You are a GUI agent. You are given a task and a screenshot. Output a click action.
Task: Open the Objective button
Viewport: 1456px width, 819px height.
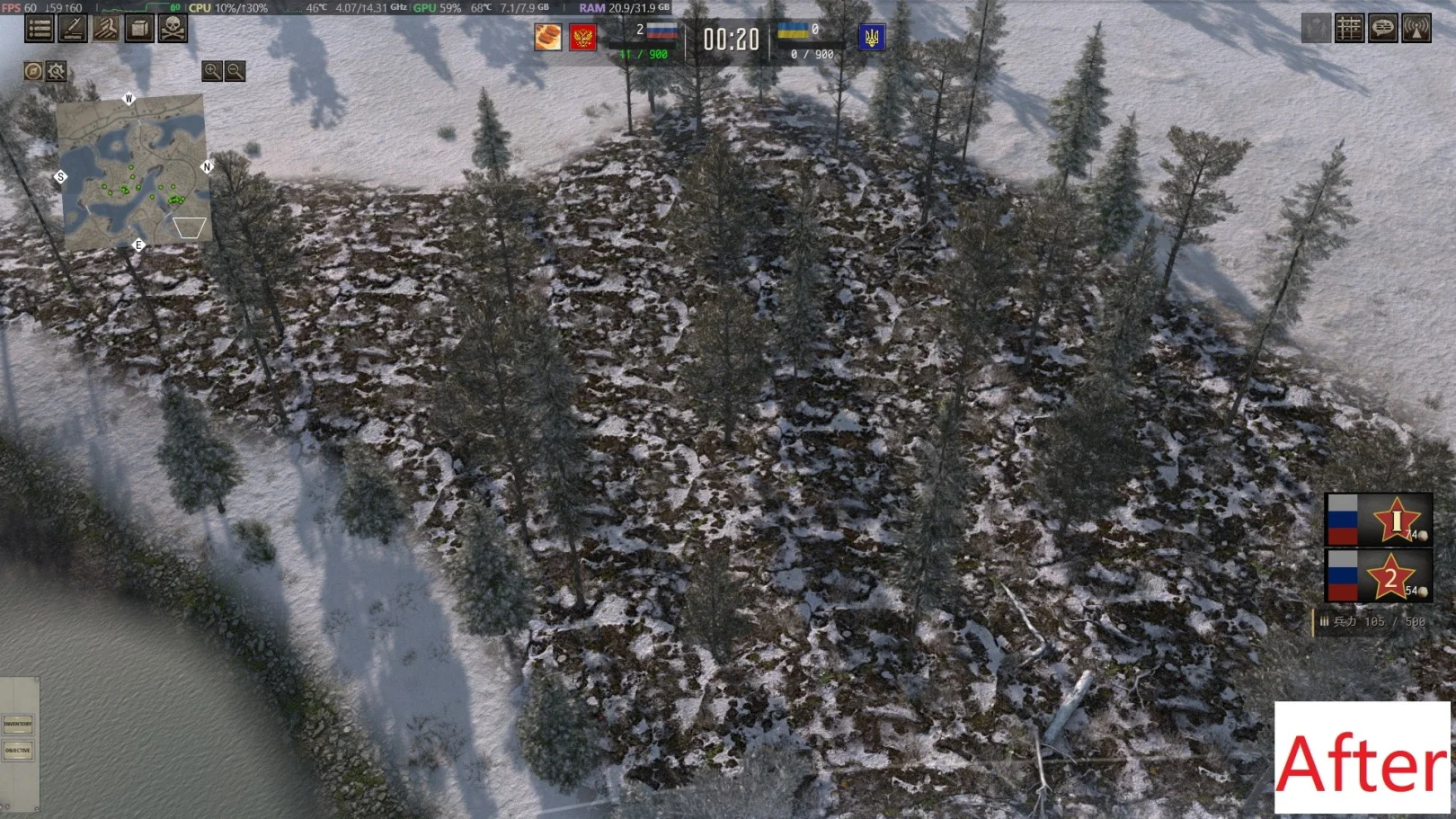pos(18,750)
